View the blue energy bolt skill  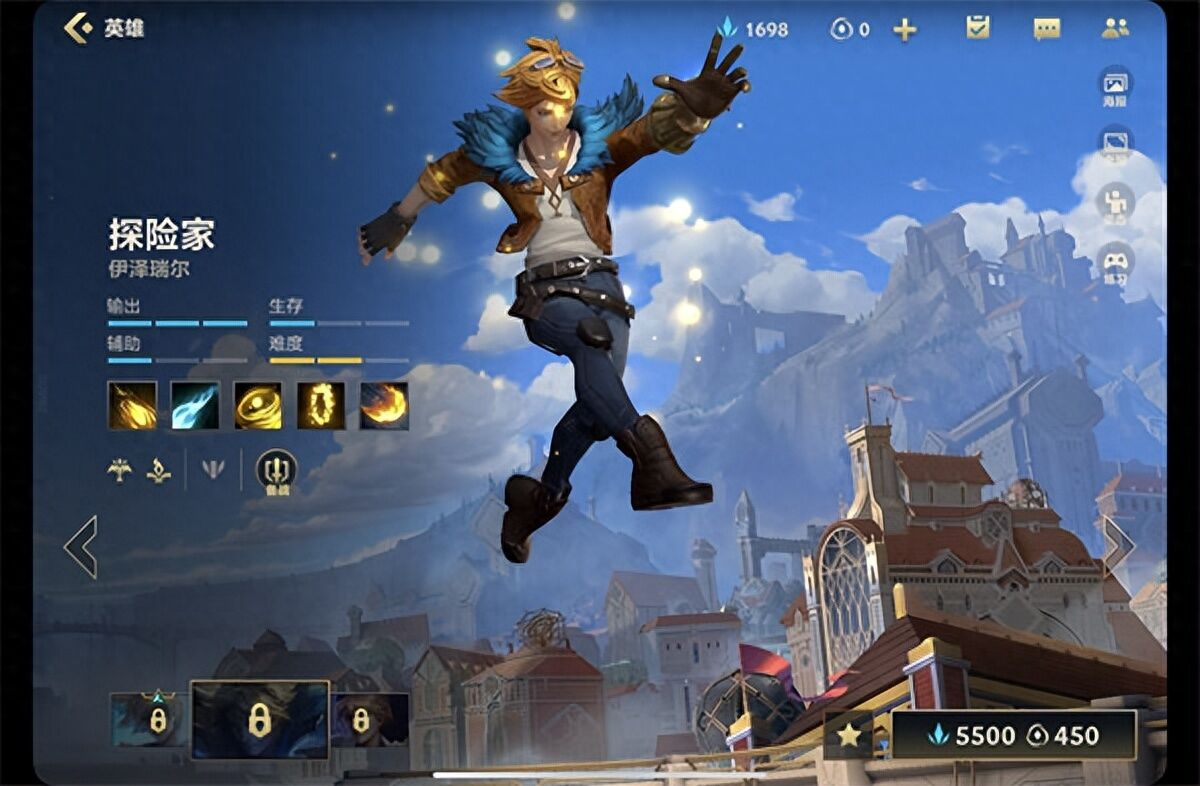195,406
